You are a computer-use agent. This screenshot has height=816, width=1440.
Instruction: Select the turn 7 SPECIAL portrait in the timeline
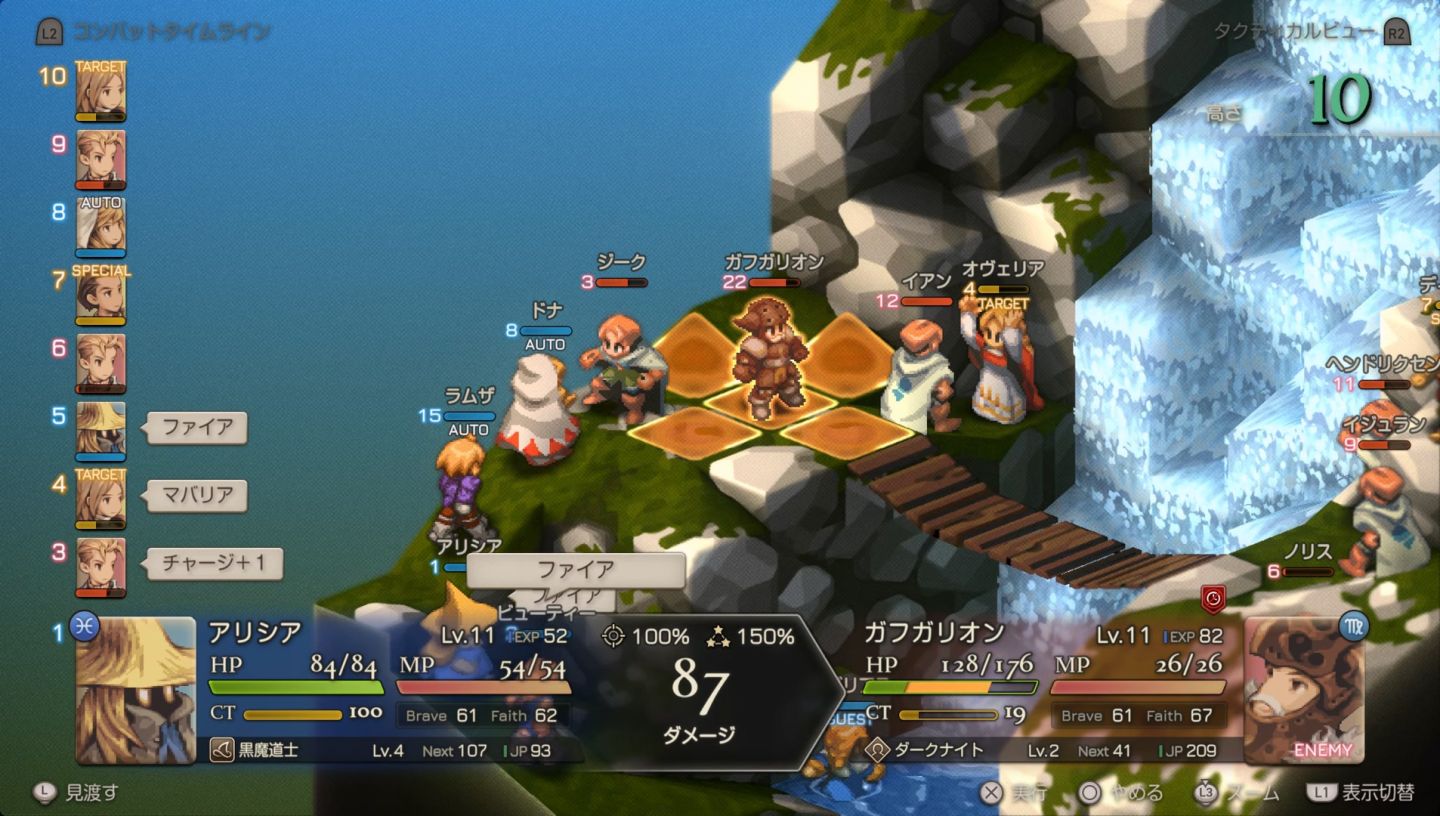[x=101, y=296]
